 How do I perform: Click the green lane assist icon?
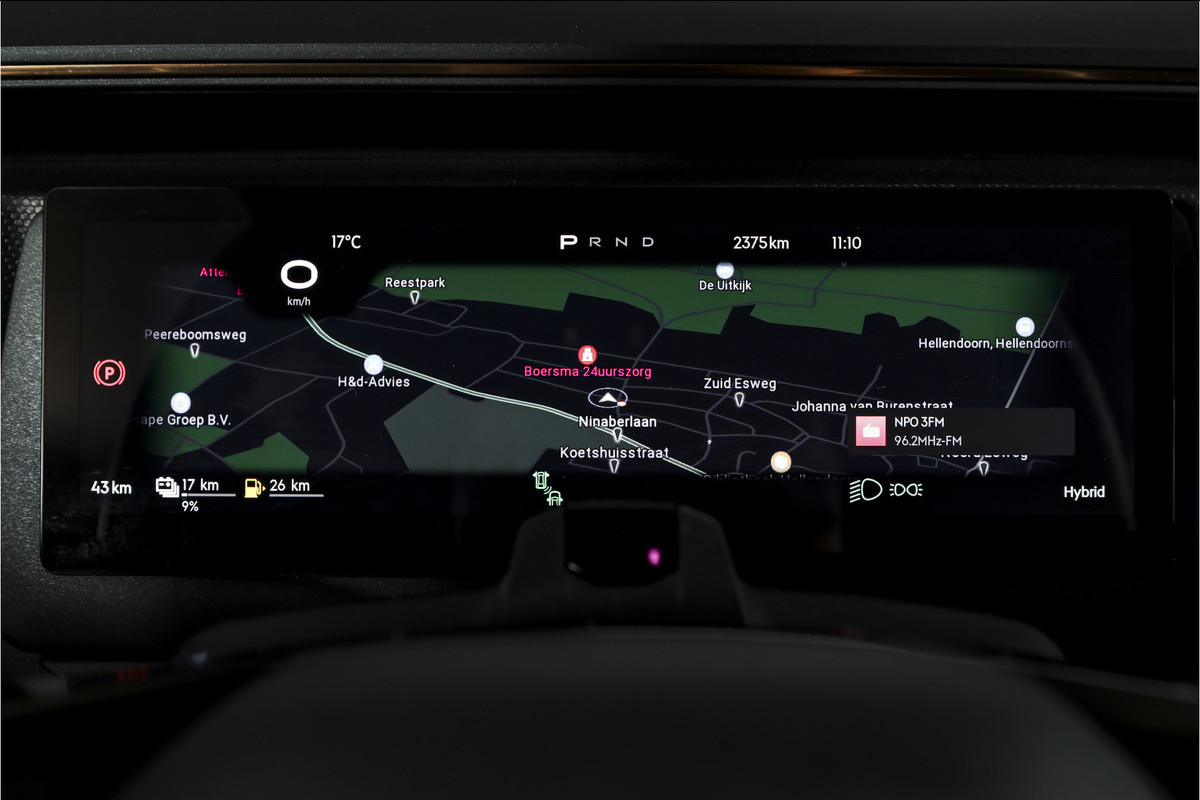[x=547, y=488]
